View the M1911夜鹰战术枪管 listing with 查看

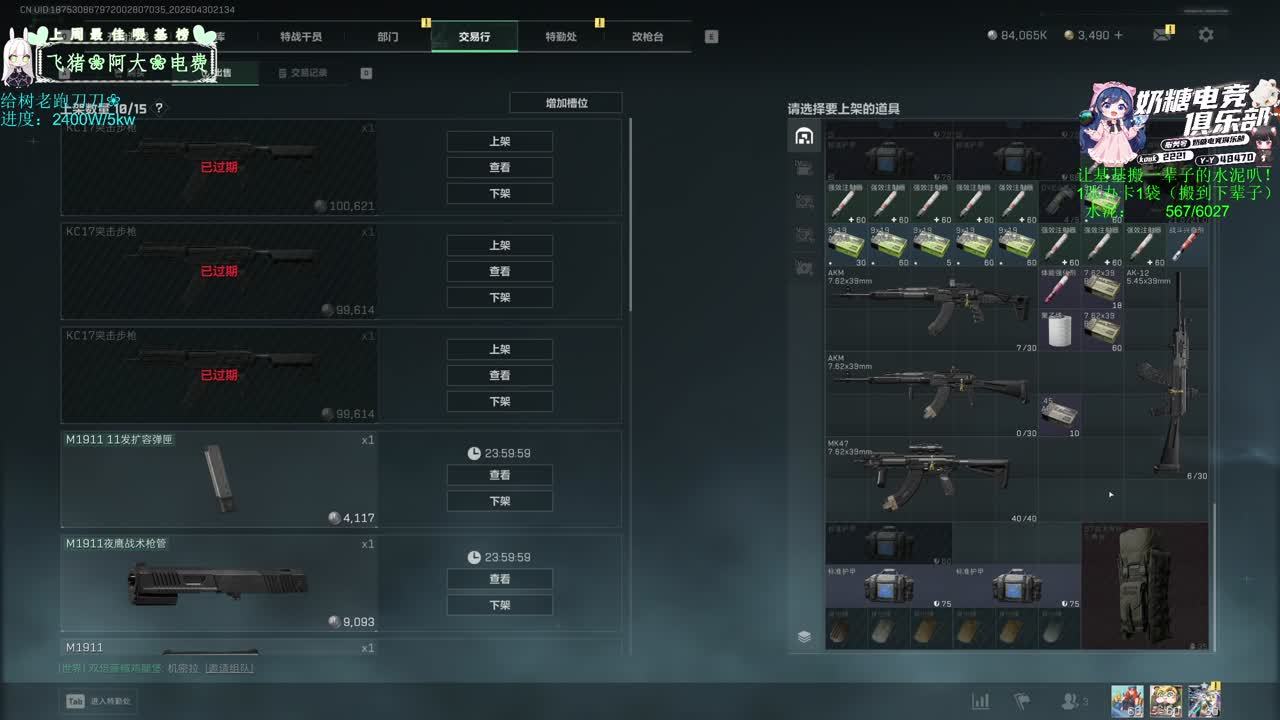click(500, 579)
